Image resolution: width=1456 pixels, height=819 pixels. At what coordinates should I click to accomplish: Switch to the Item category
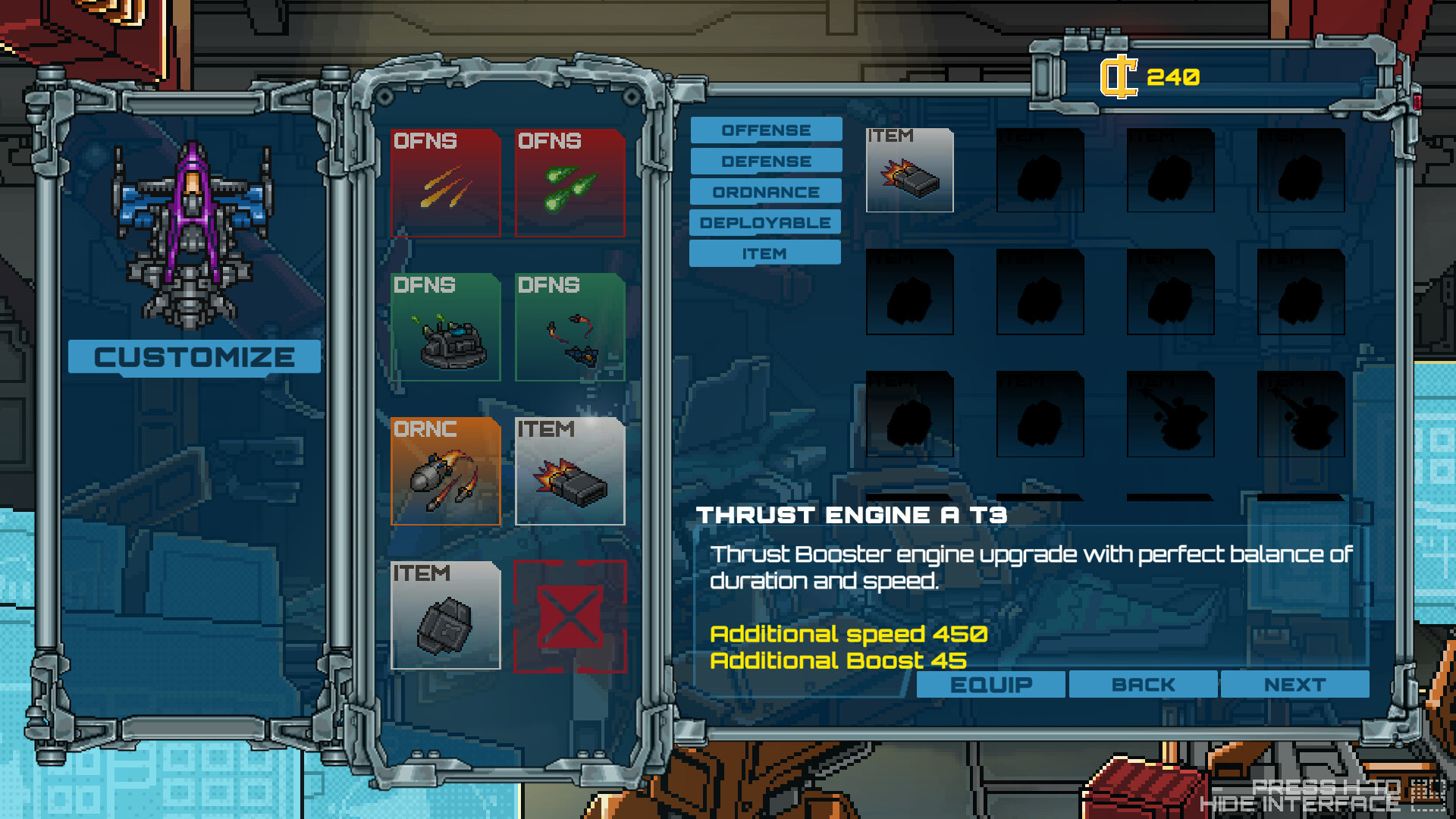(764, 253)
